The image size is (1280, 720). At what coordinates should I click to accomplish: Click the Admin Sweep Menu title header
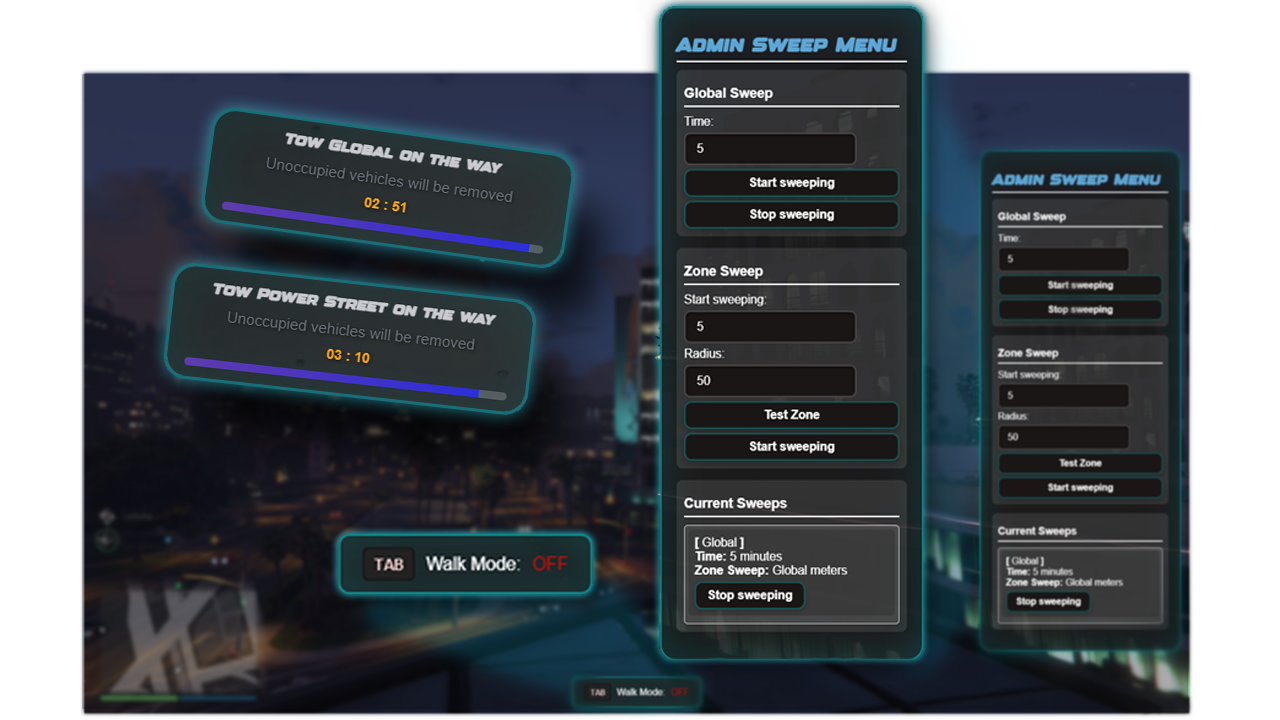790,44
